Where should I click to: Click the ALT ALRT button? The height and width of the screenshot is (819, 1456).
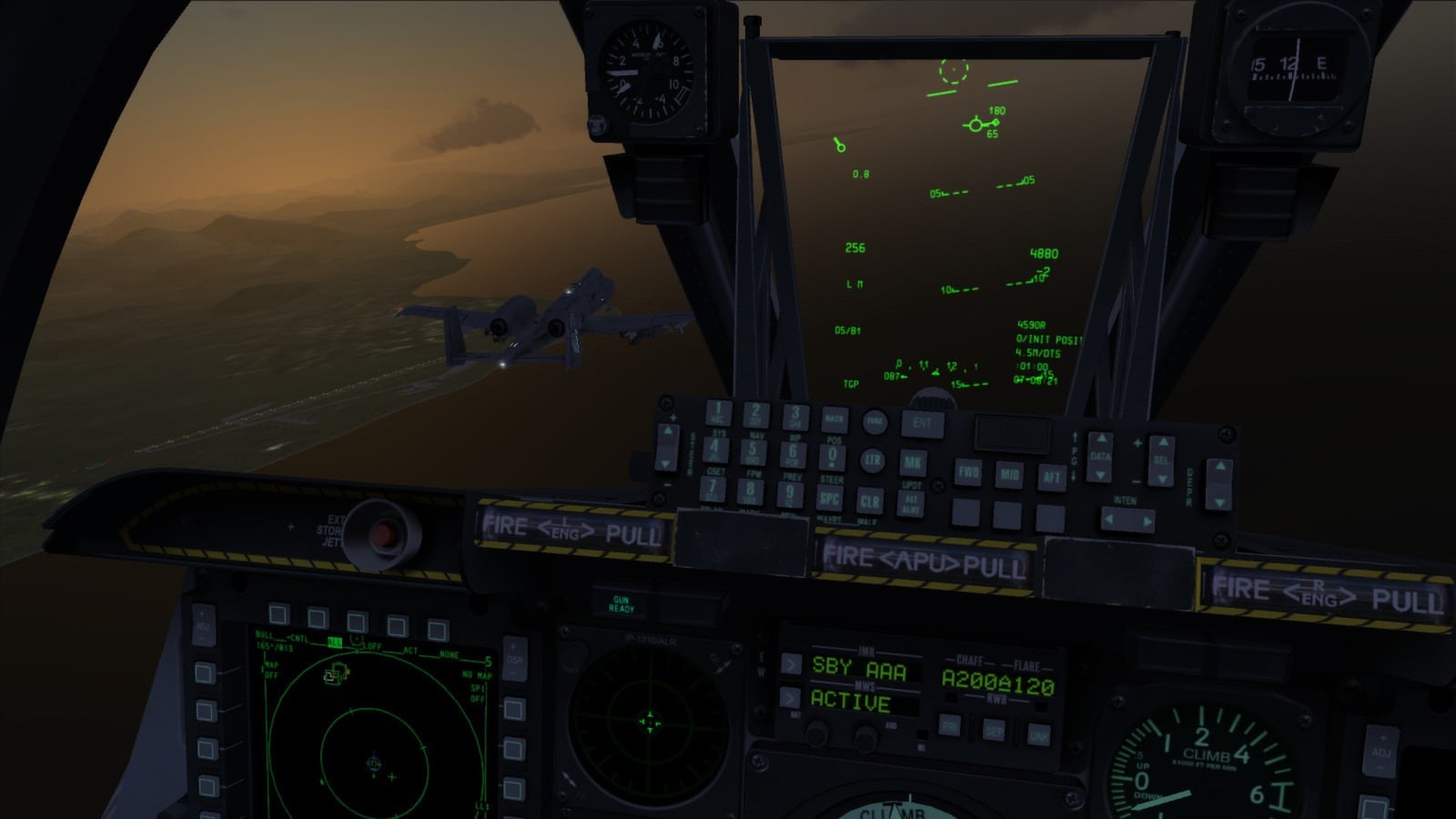coord(911,502)
